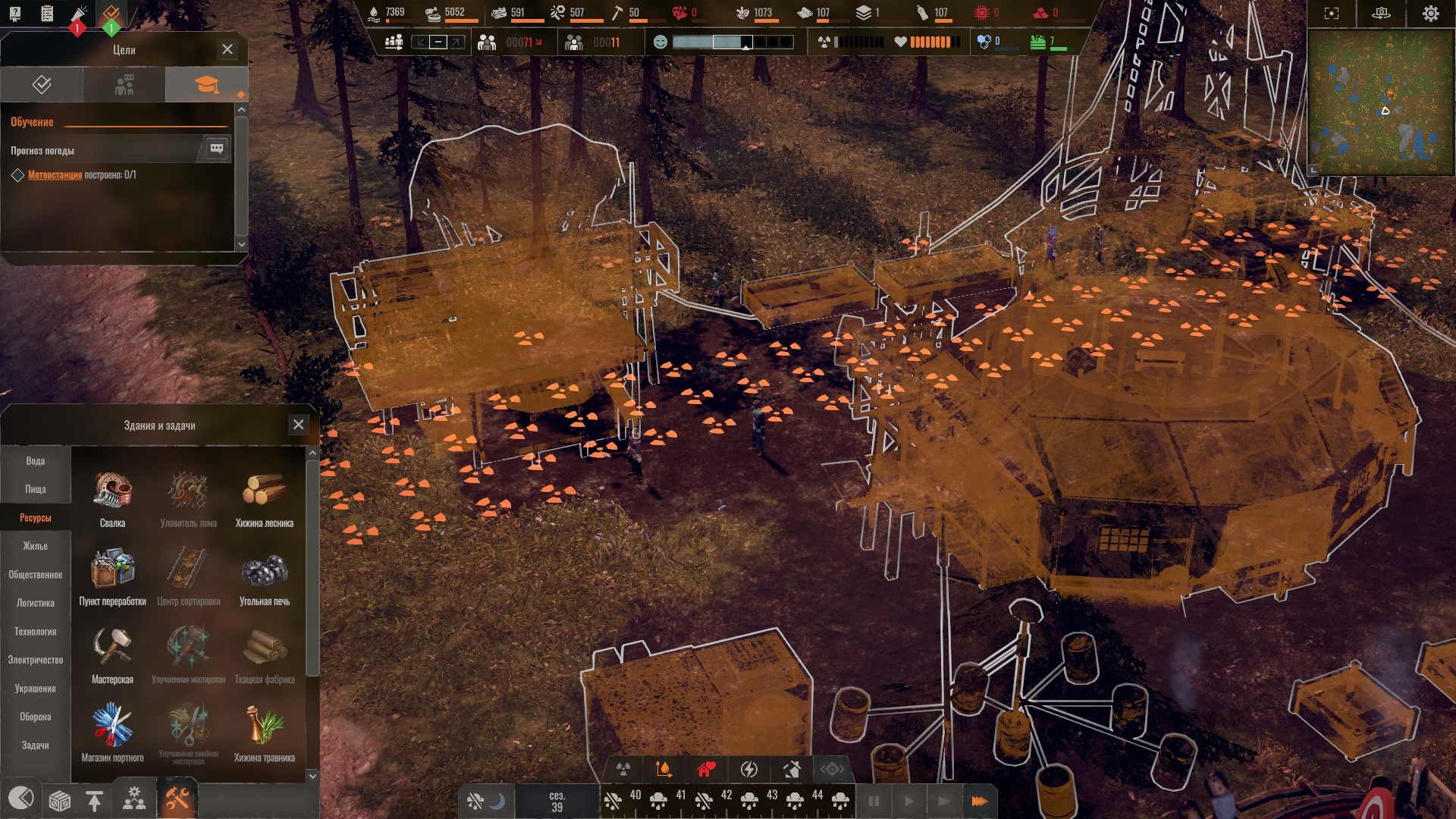Open settings with the gear icon
1456x819 pixels.
tap(1430, 14)
